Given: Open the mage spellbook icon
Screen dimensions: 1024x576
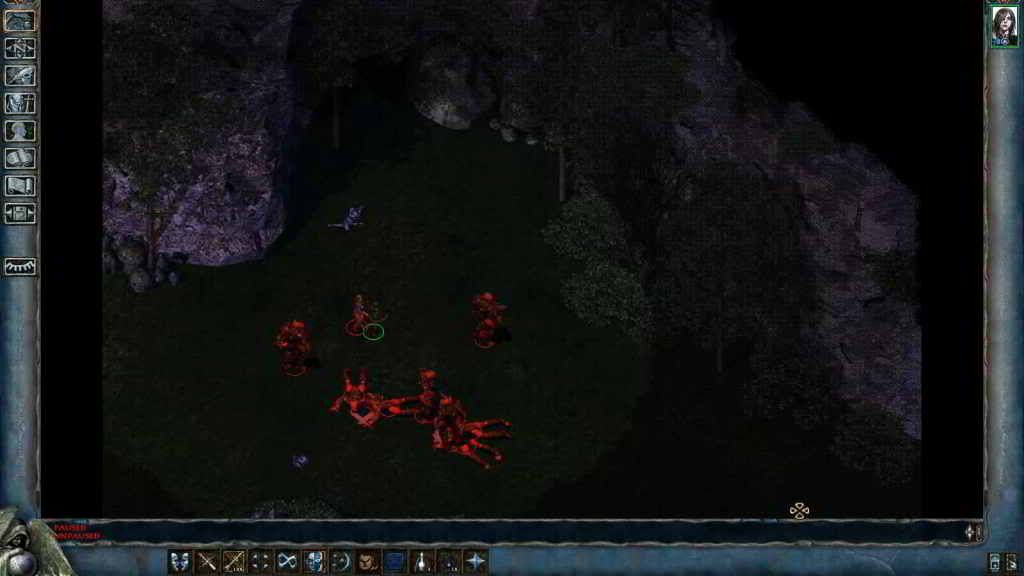Looking at the screenshot, I should pyautogui.click(x=20, y=158).
